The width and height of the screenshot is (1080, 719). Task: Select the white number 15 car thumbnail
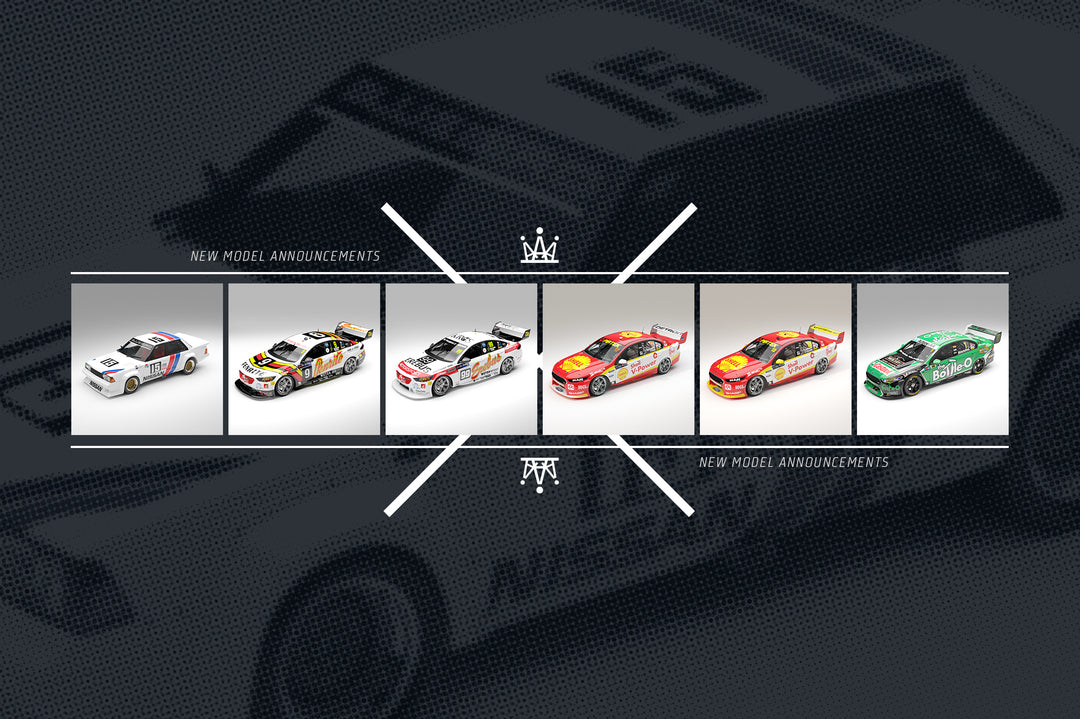[147, 359]
